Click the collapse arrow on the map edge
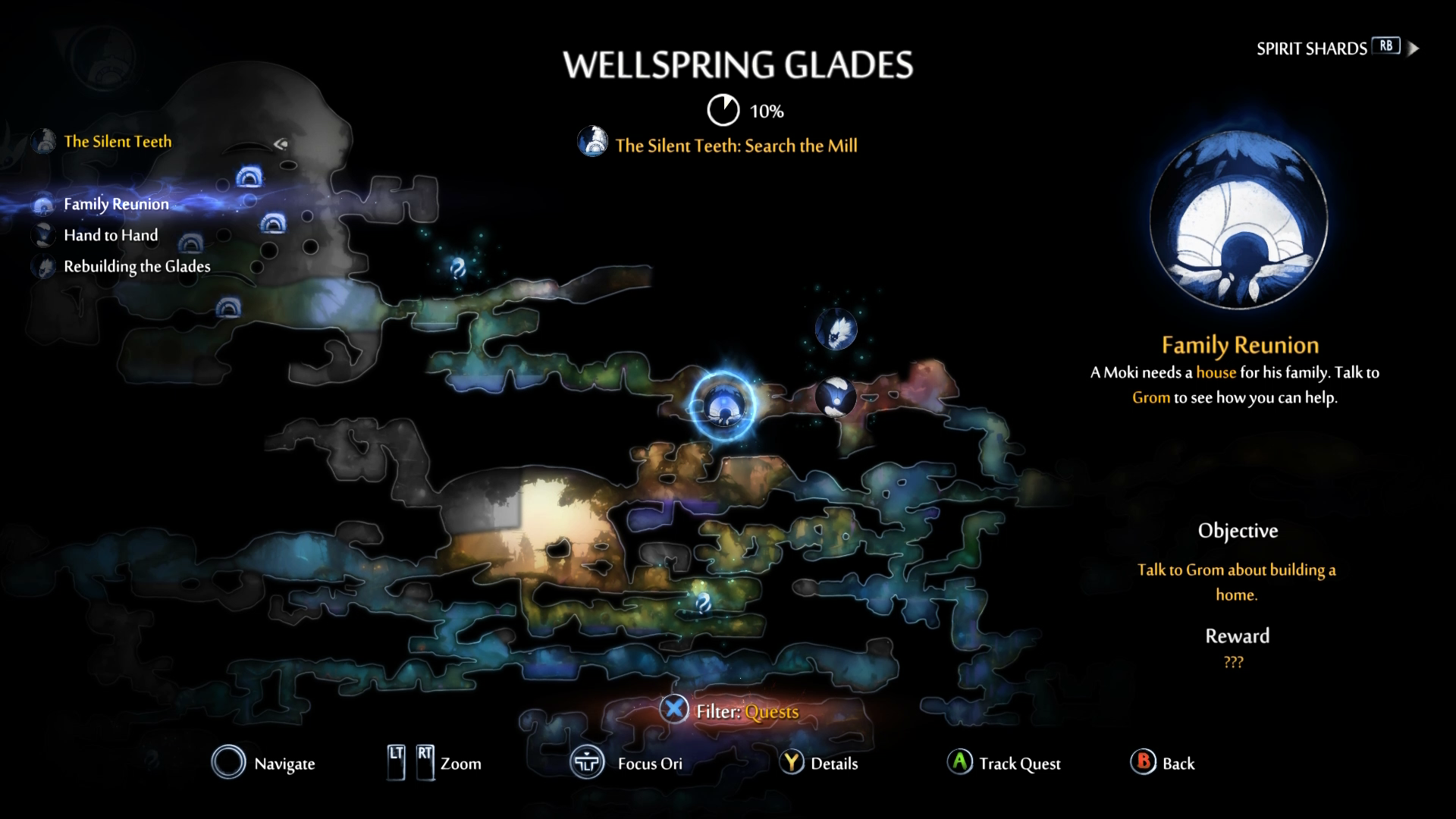 (279, 143)
